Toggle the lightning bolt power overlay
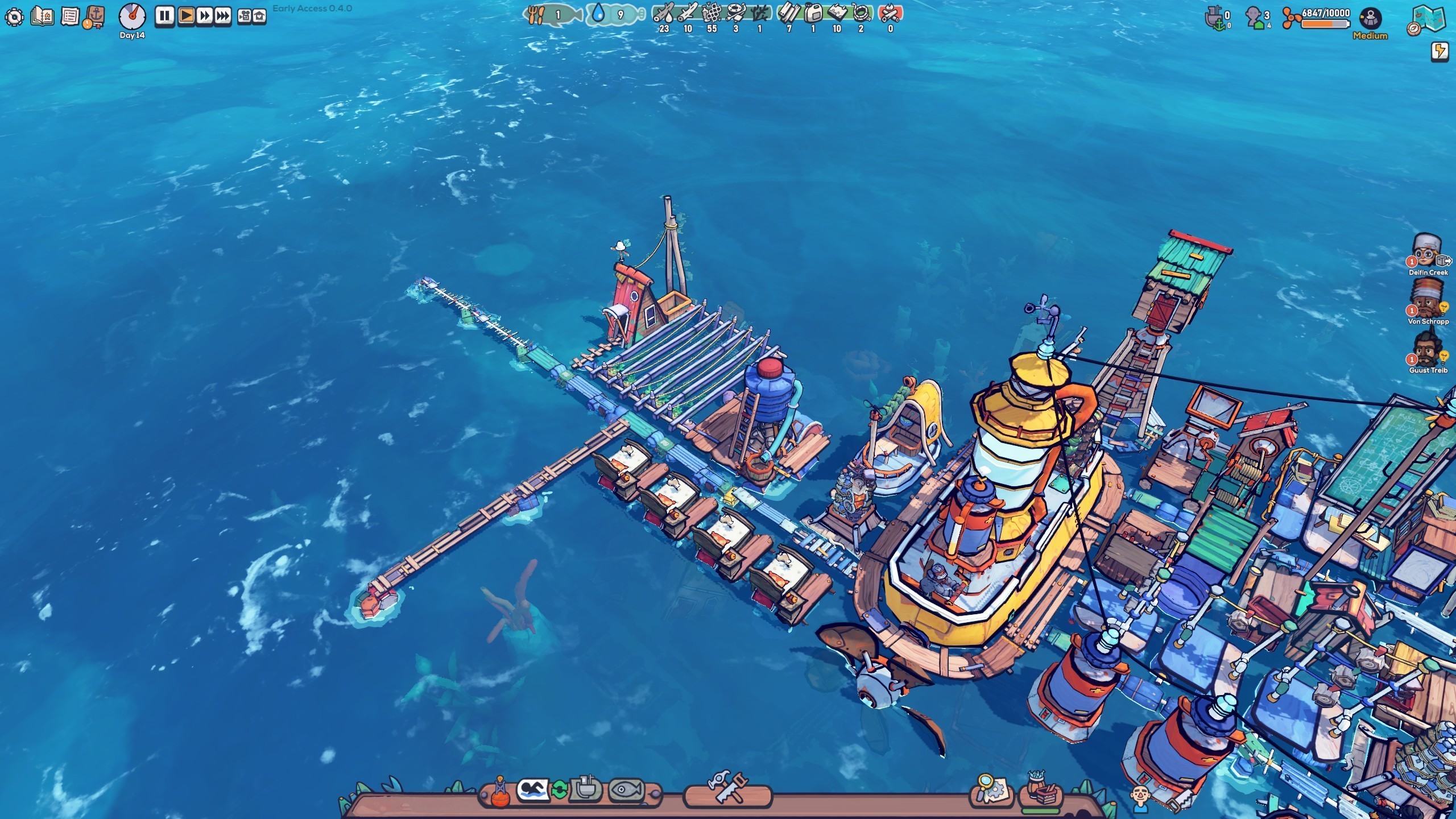This screenshot has width=1456, height=819. pyautogui.click(x=1440, y=52)
